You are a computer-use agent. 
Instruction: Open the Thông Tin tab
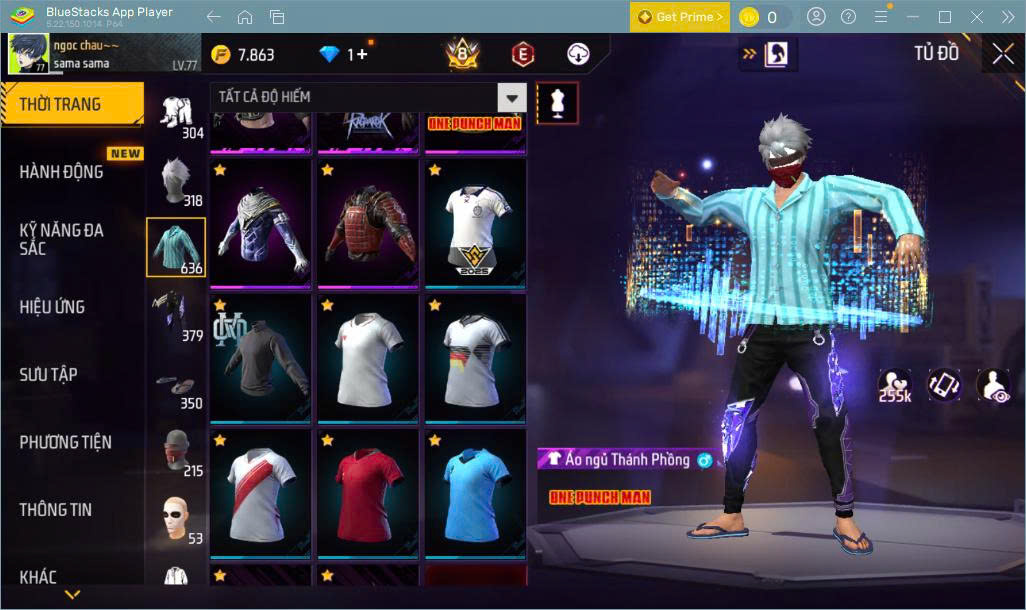55,510
